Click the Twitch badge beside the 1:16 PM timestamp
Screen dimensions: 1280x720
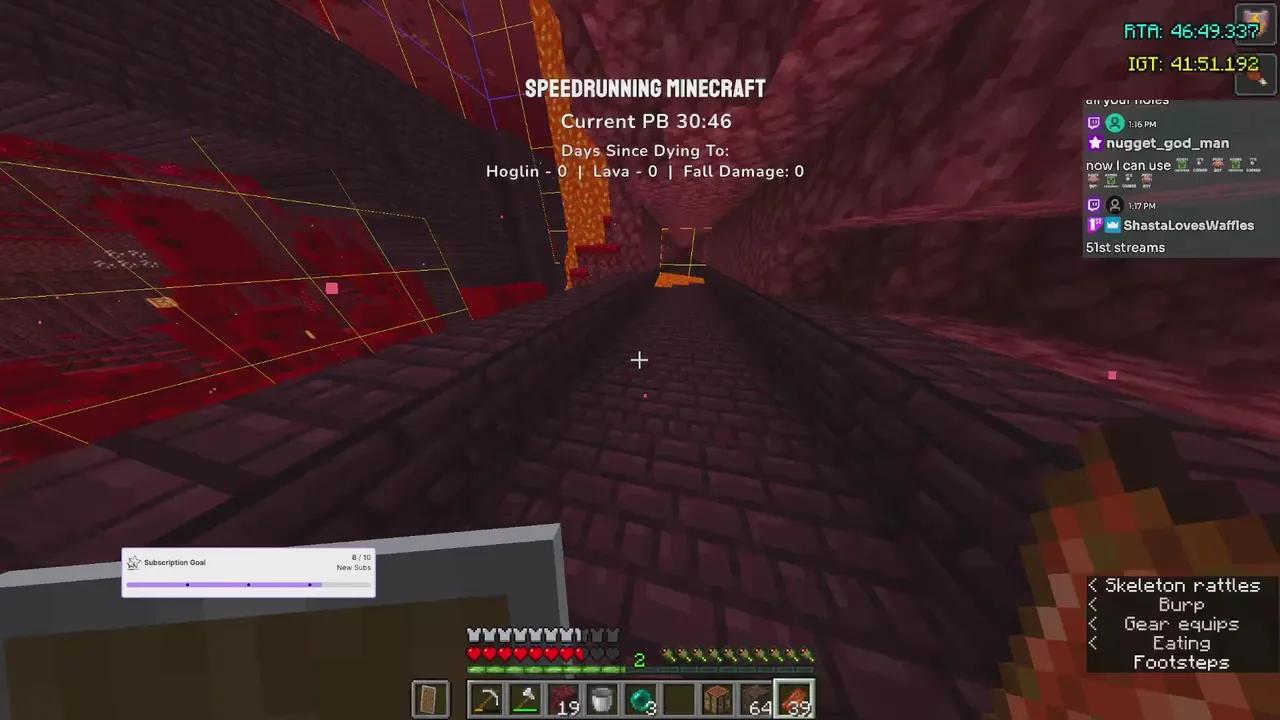coord(1094,122)
